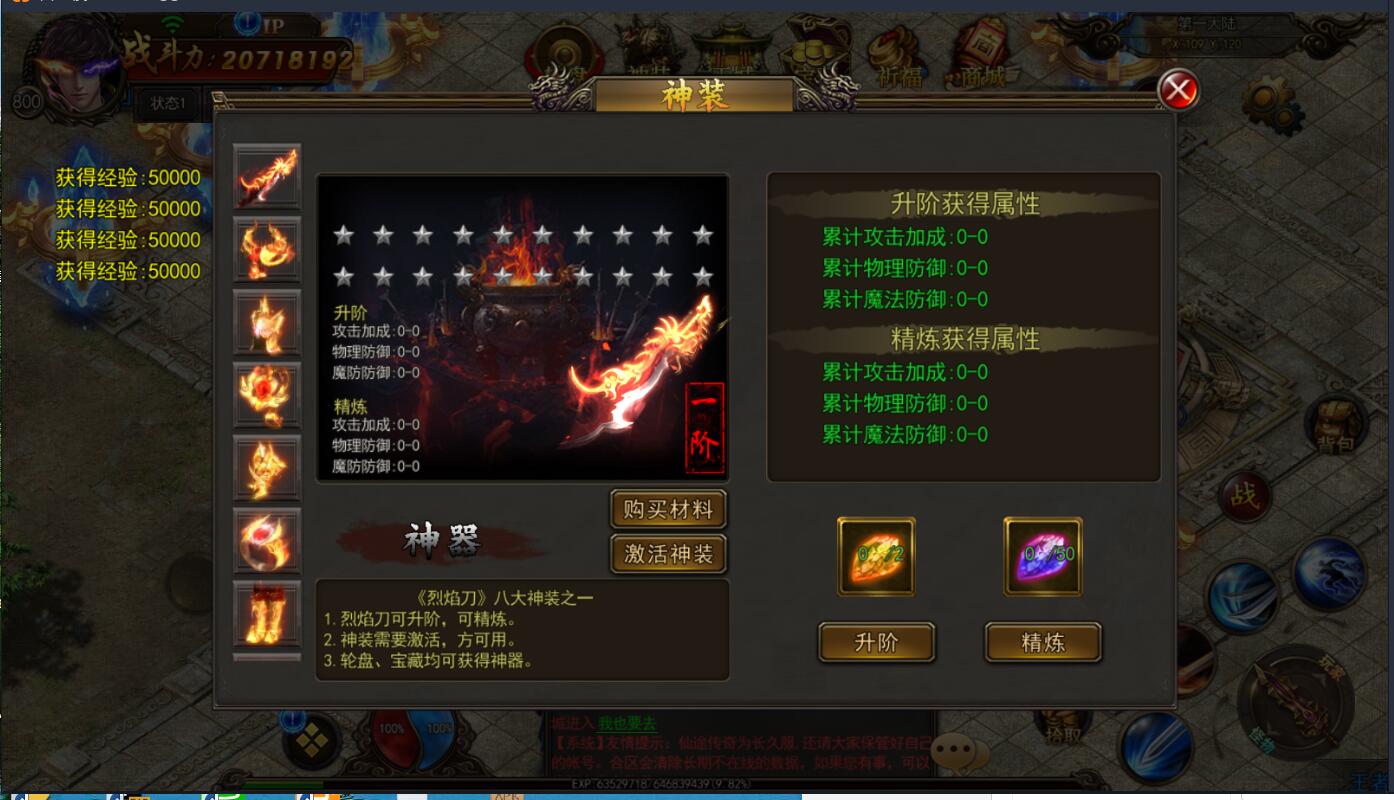
Task: Select the flaming sword gear slot
Action: pos(267,176)
